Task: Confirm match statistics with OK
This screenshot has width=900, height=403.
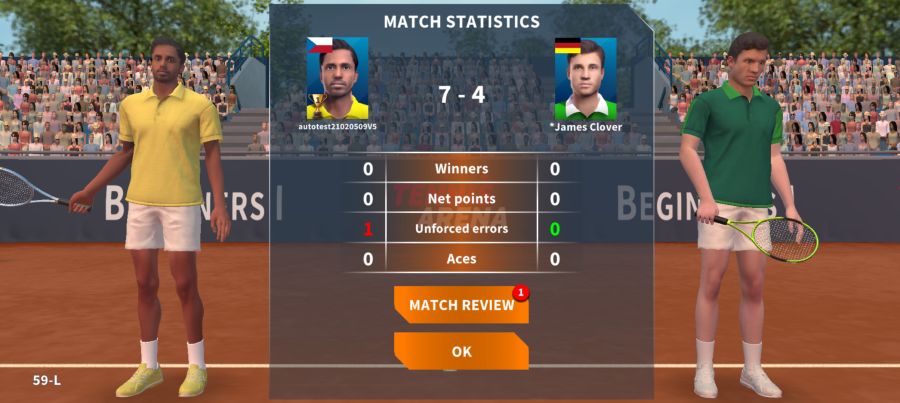Action: [461, 351]
